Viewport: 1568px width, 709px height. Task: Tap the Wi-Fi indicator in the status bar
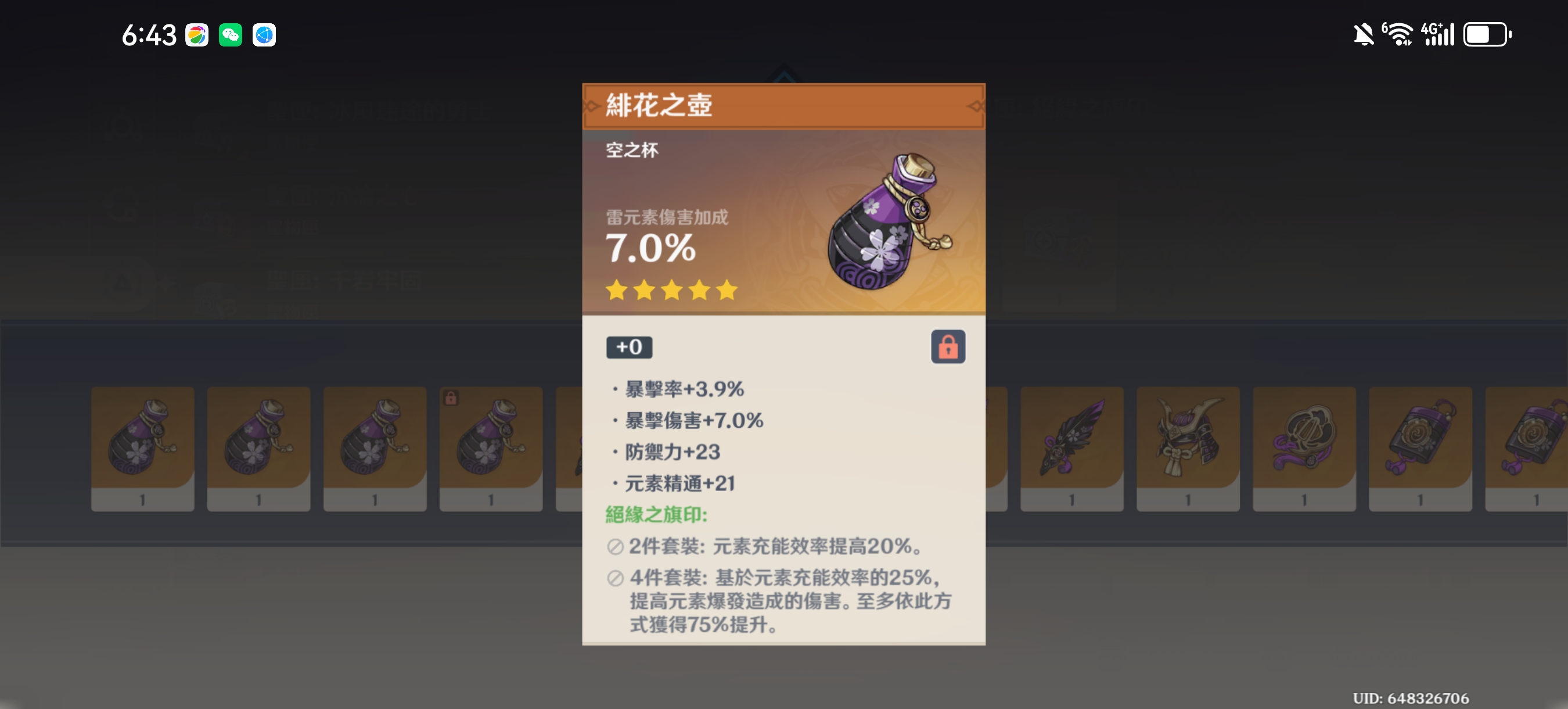click(1401, 35)
